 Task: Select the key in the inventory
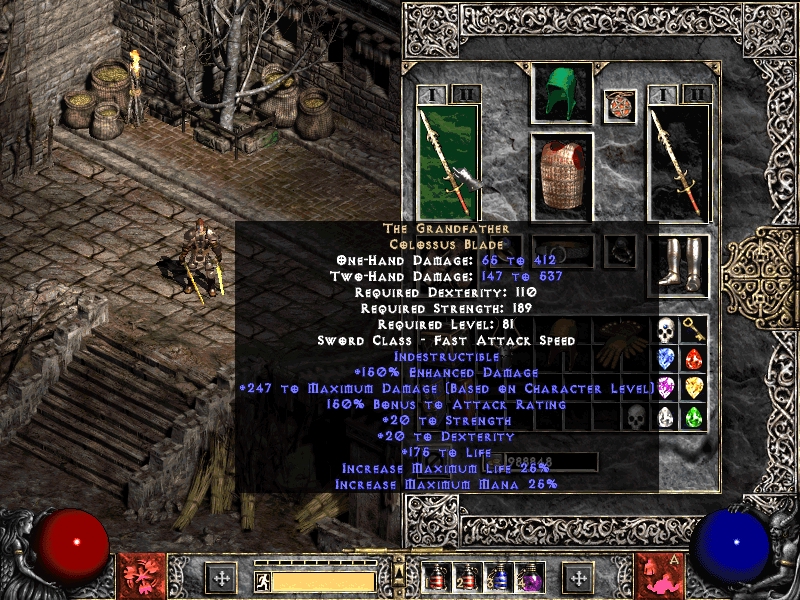[694, 331]
